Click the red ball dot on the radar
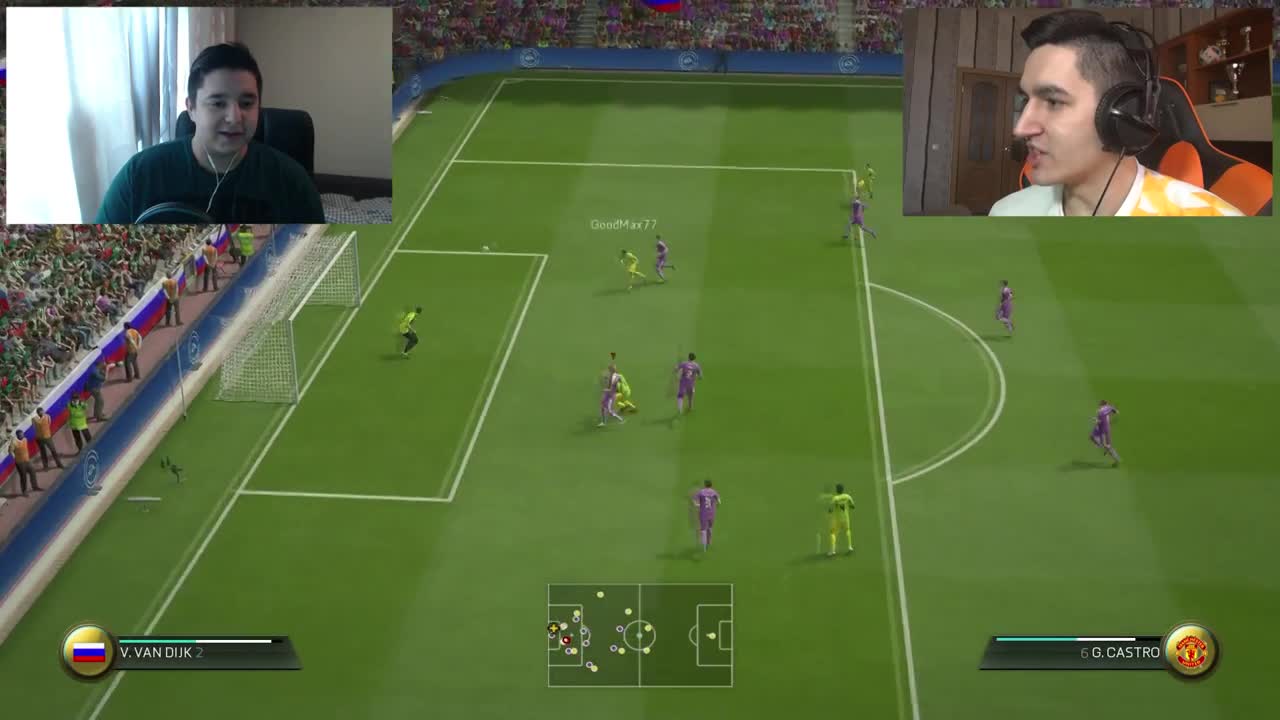This screenshot has width=1280, height=720. [566, 640]
